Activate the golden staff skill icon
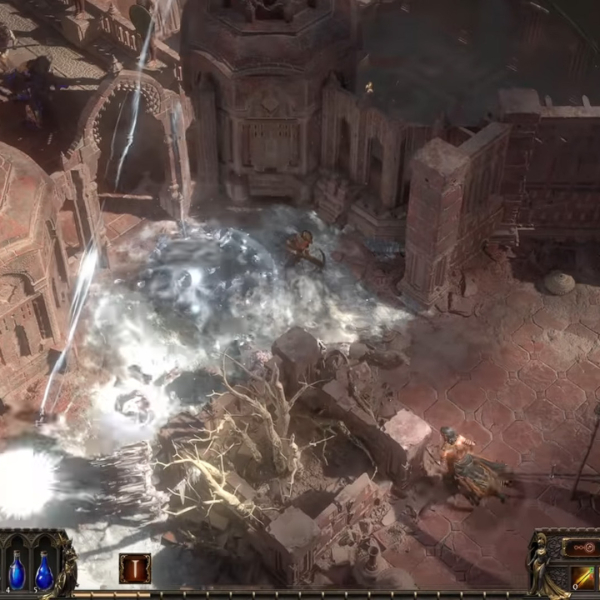The image size is (600, 600). 583,578
